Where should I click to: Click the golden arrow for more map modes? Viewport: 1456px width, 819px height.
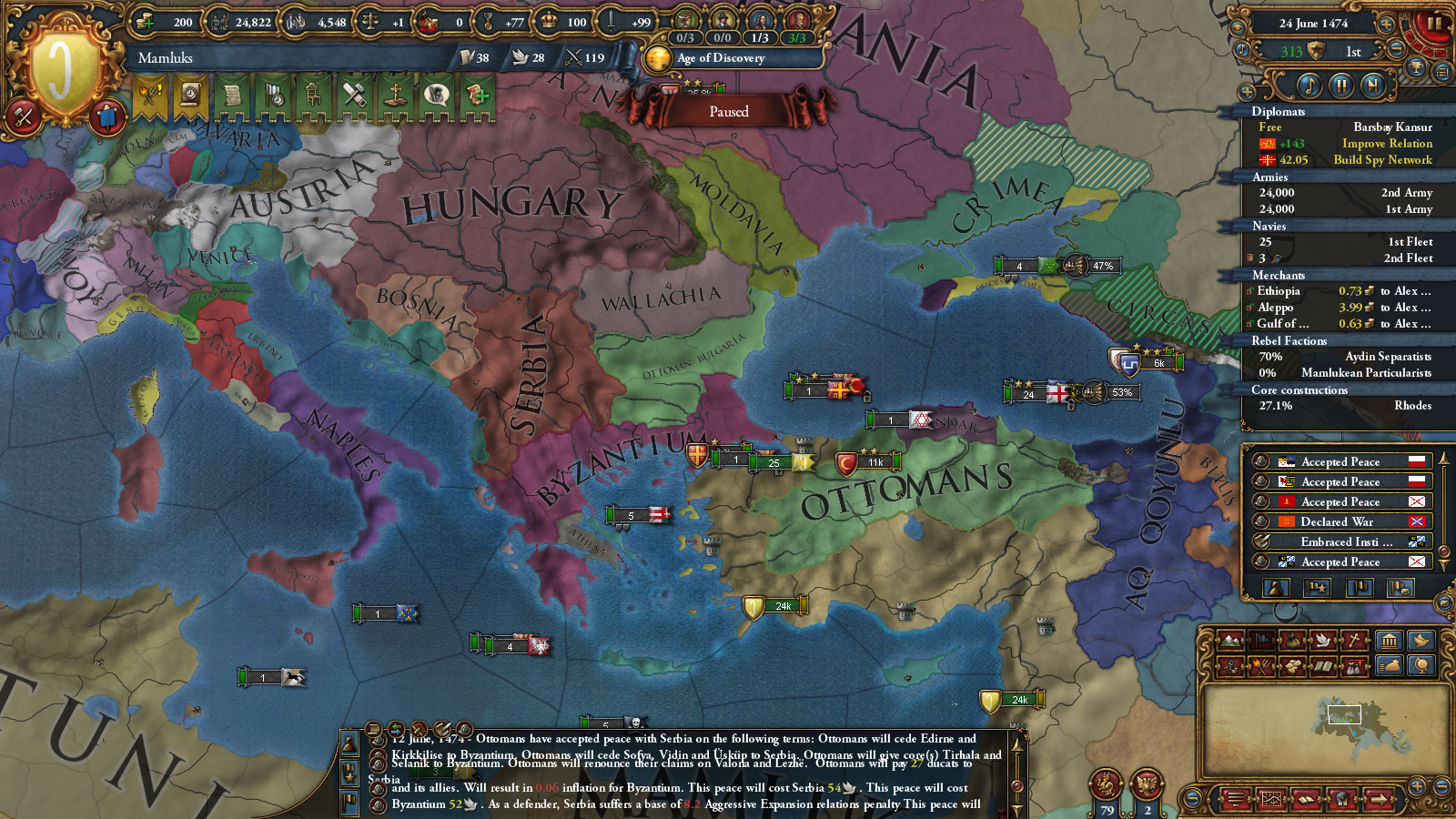click(x=1379, y=800)
